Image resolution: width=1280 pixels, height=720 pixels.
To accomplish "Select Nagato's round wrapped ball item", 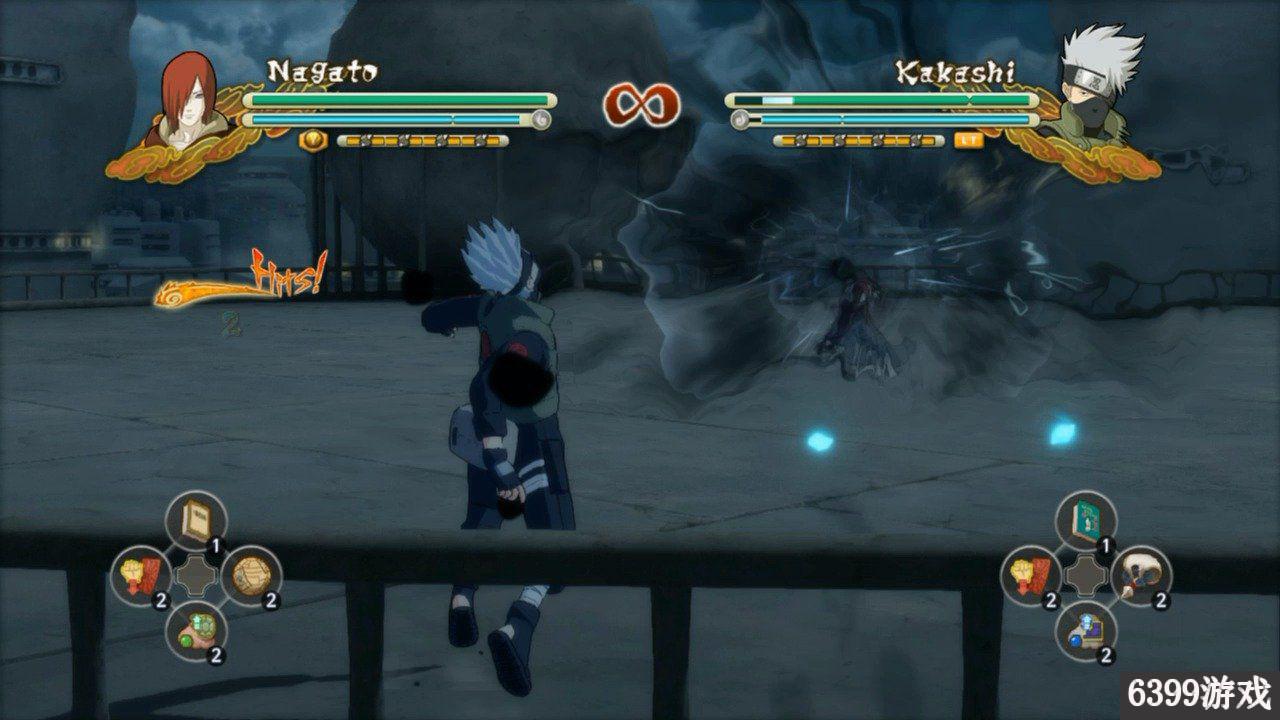I will 251,575.
